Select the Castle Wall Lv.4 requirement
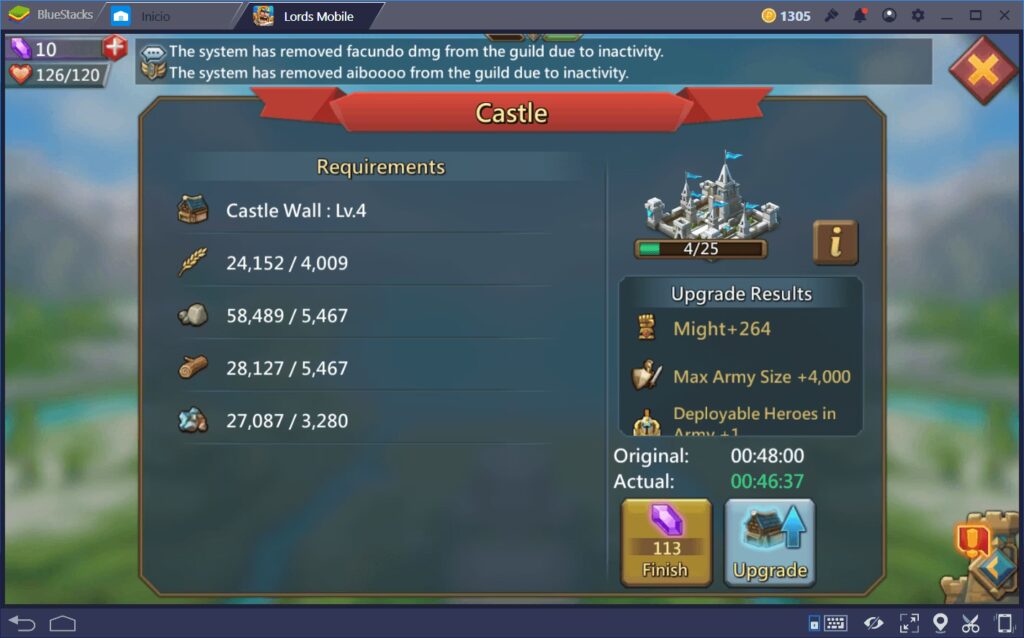Image resolution: width=1024 pixels, height=638 pixels. (x=296, y=211)
